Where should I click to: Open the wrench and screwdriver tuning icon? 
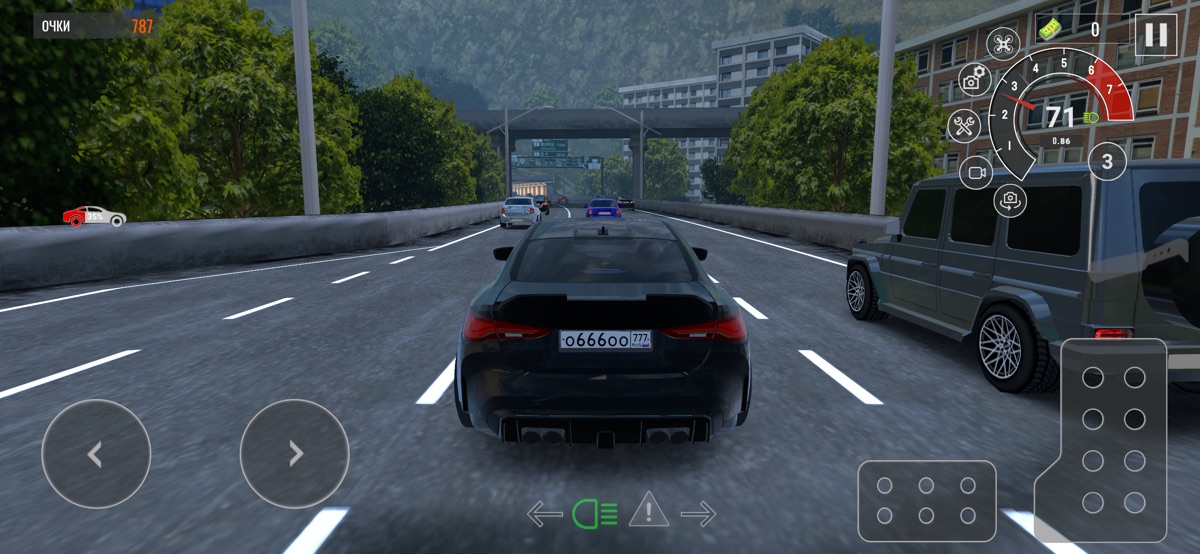click(x=965, y=126)
